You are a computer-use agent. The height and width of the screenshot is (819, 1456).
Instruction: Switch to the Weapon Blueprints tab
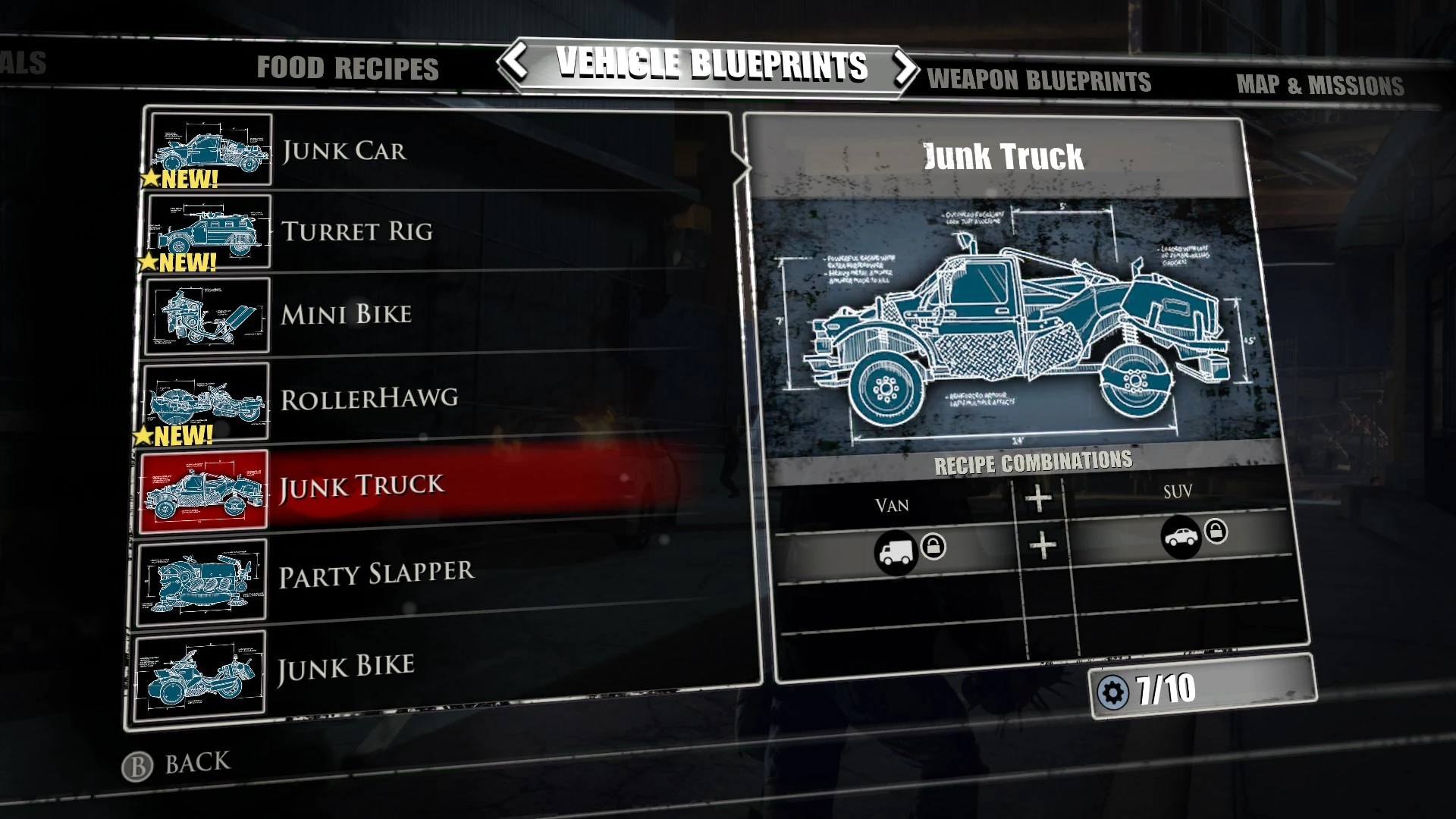(1037, 81)
